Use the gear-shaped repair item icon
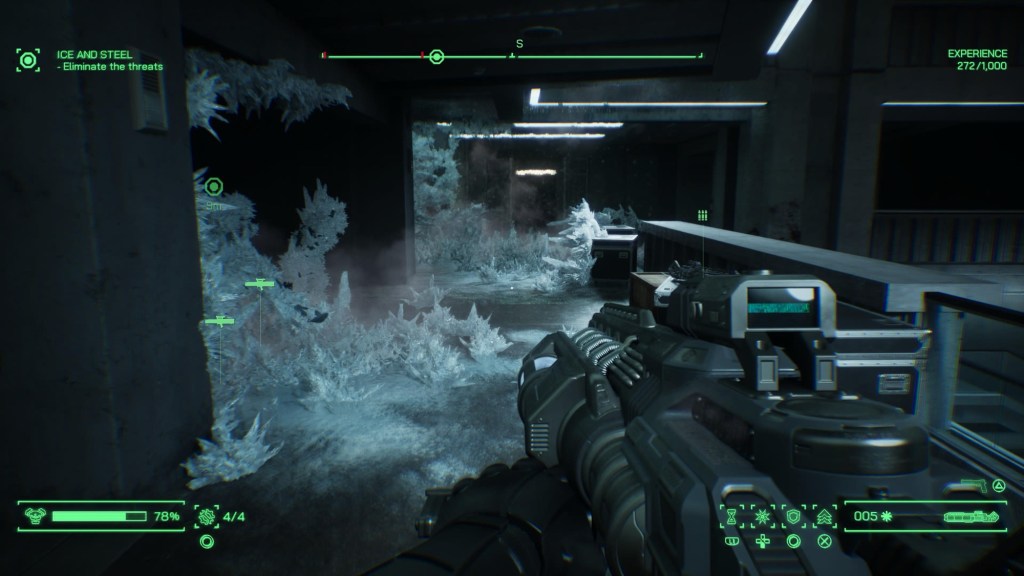 [207, 516]
